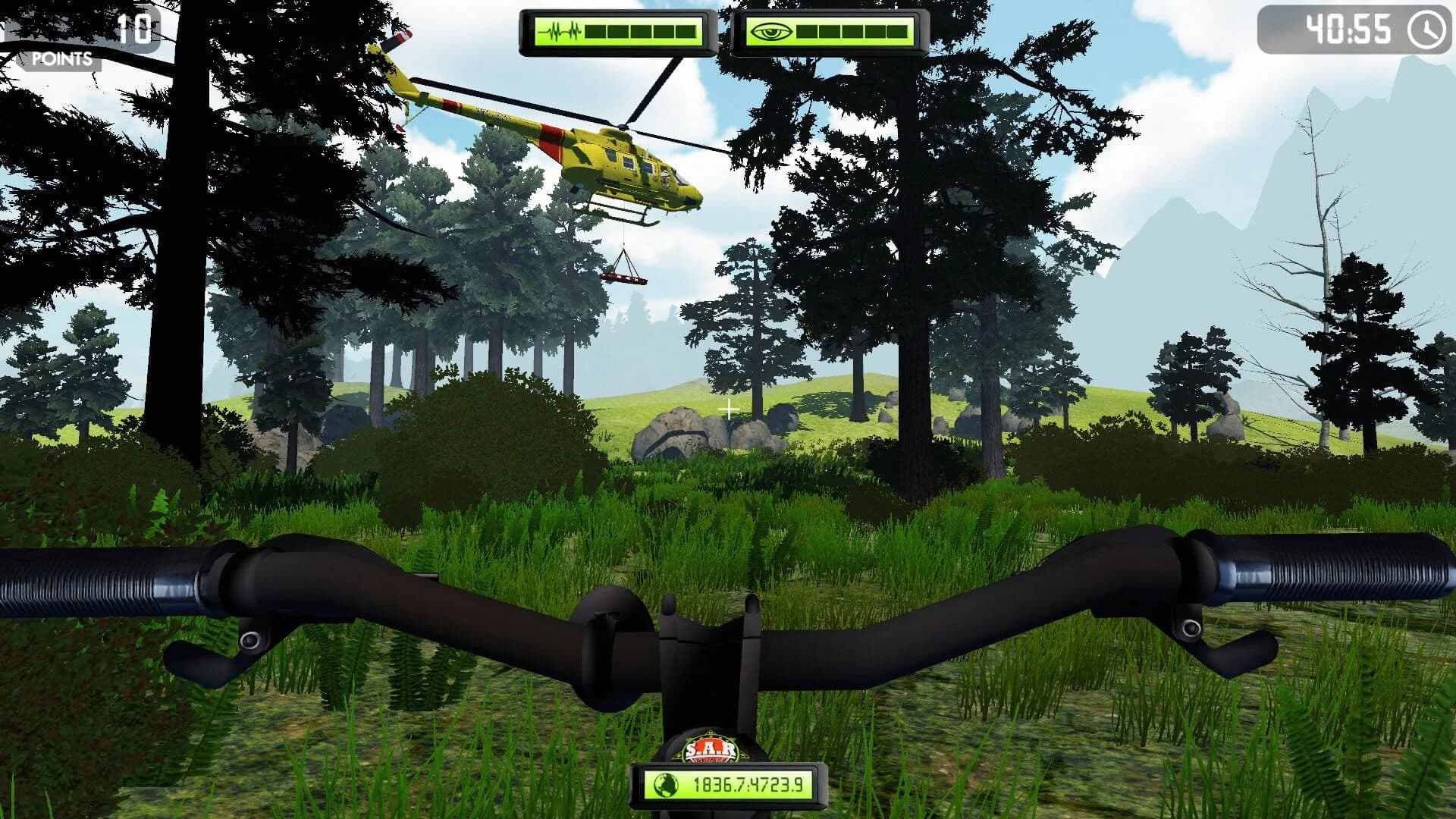Viewport: 1456px width, 819px height.
Task: Click the crosshair at screen center
Action: pos(728,409)
